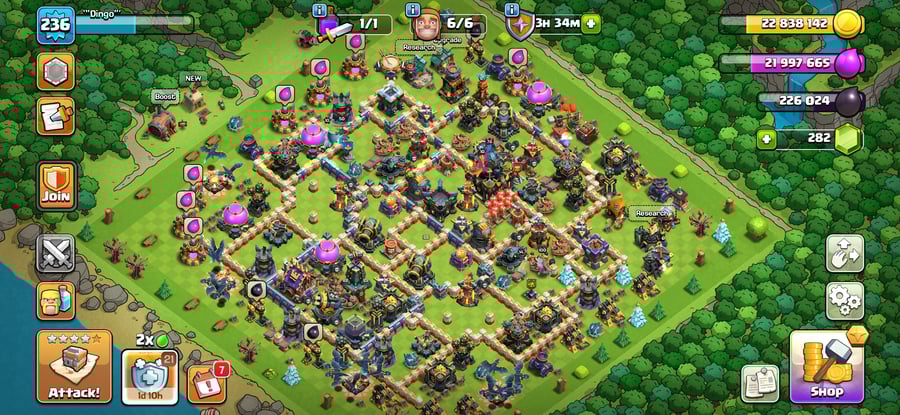
Task: Tap the Attack! button
Action: click(74, 365)
